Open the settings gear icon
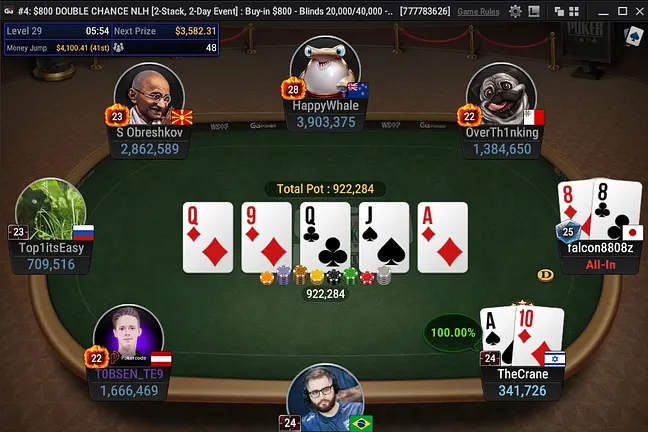 (516, 11)
